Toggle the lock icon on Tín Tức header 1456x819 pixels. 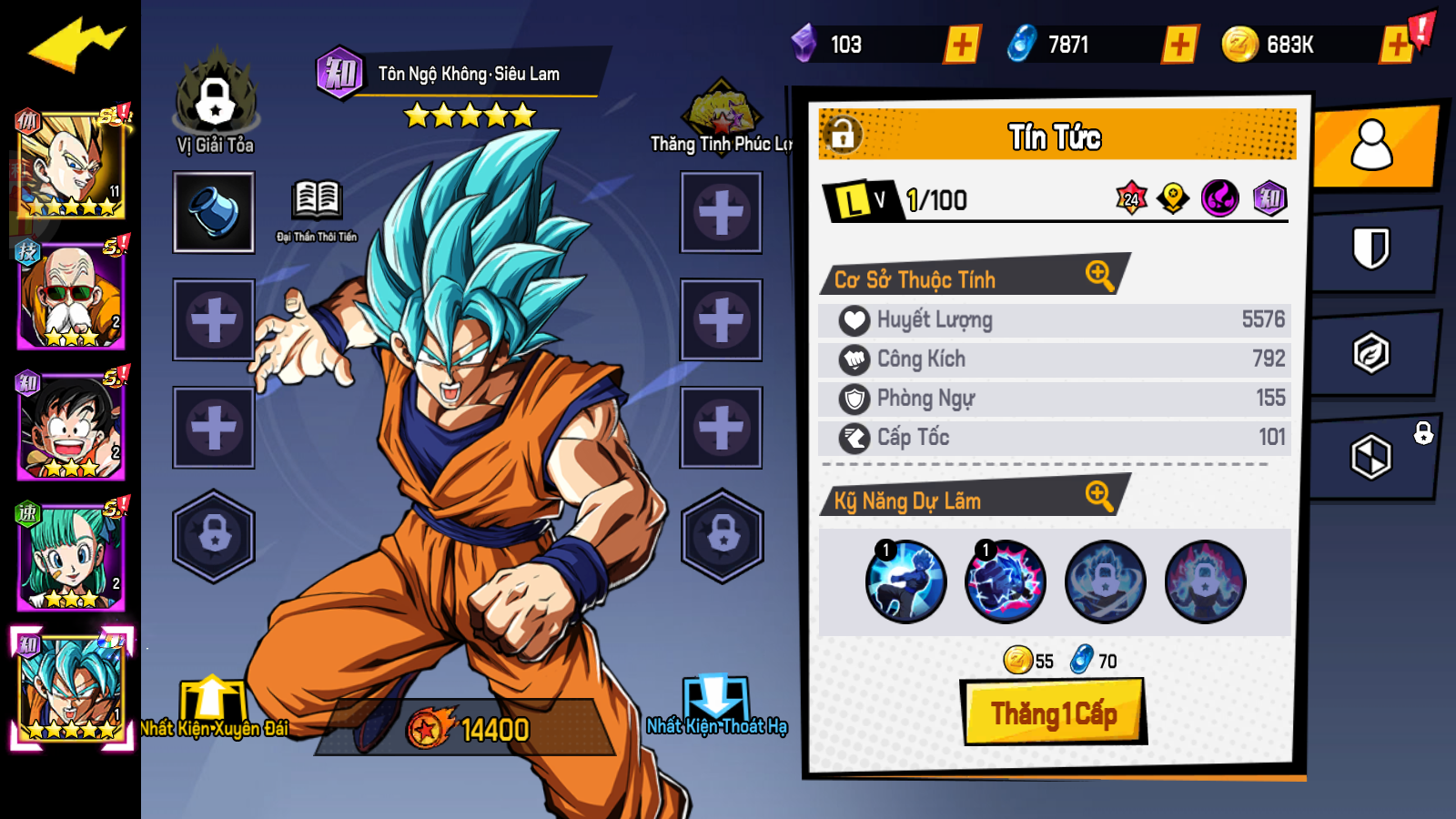tap(844, 134)
